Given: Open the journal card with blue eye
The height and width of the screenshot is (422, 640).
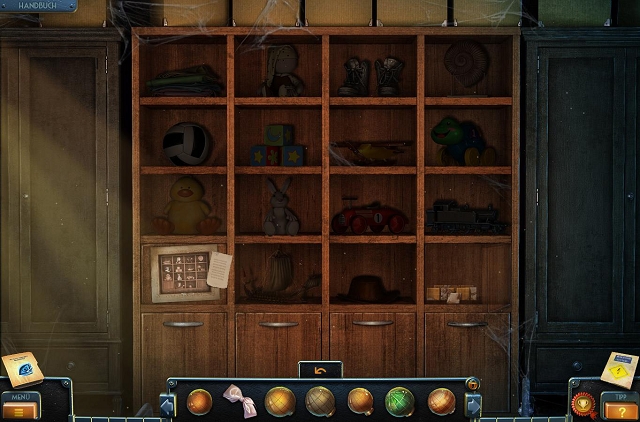Looking at the screenshot, I should point(21,369).
